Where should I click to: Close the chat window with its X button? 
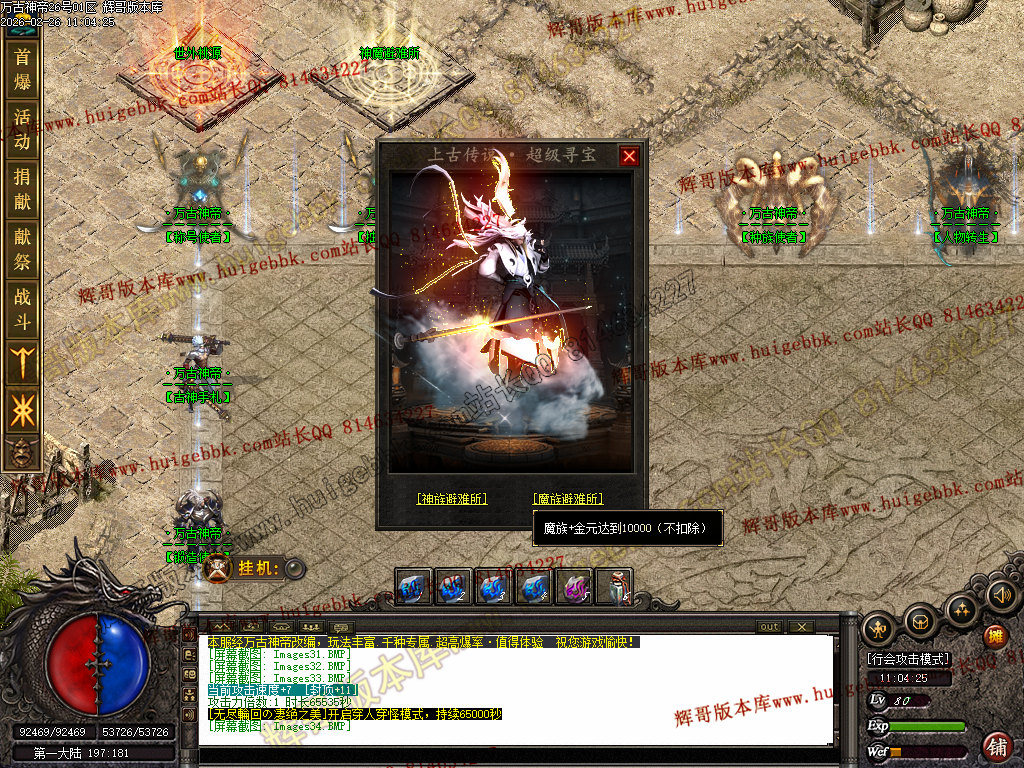[801, 627]
